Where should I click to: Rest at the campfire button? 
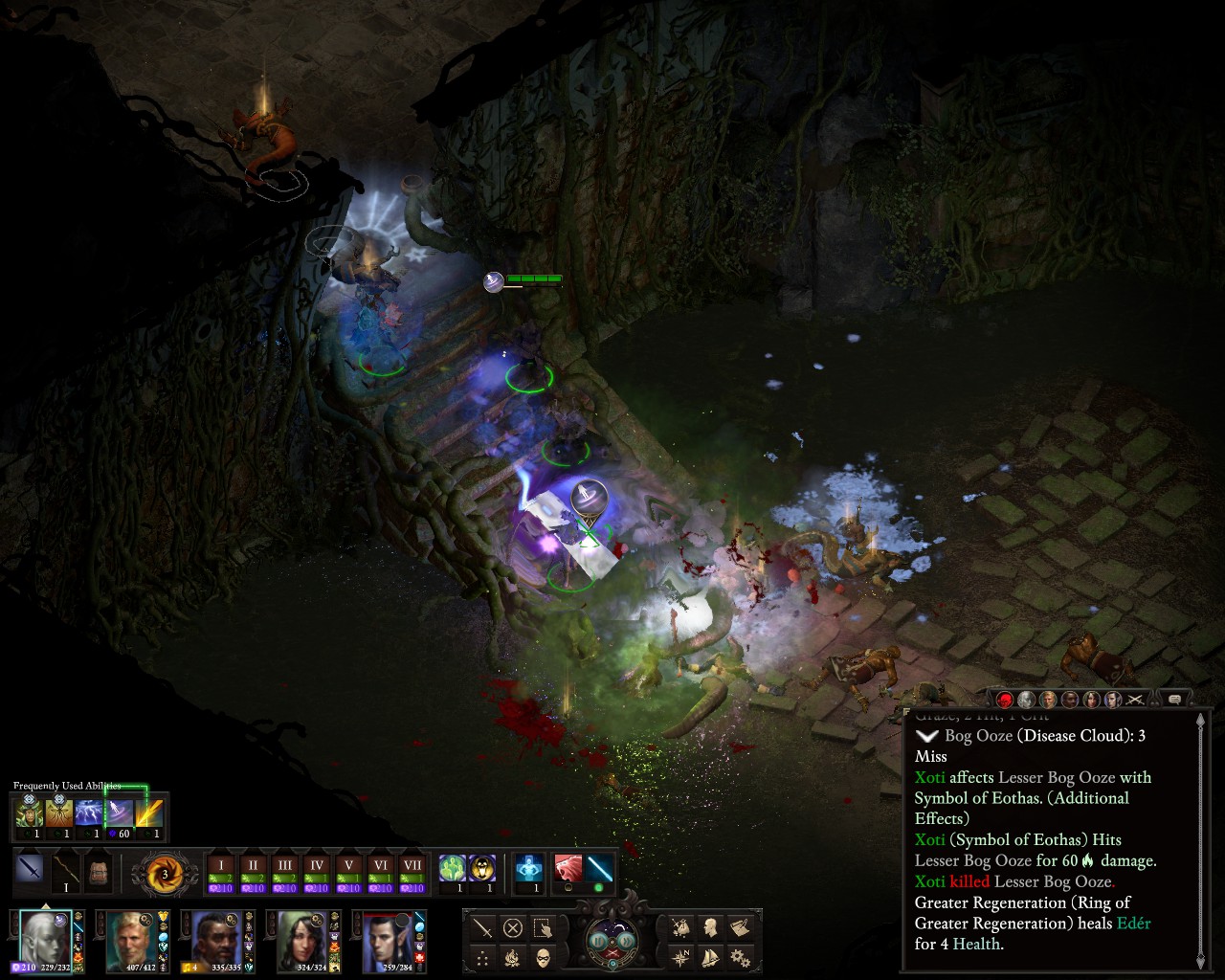(513, 957)
